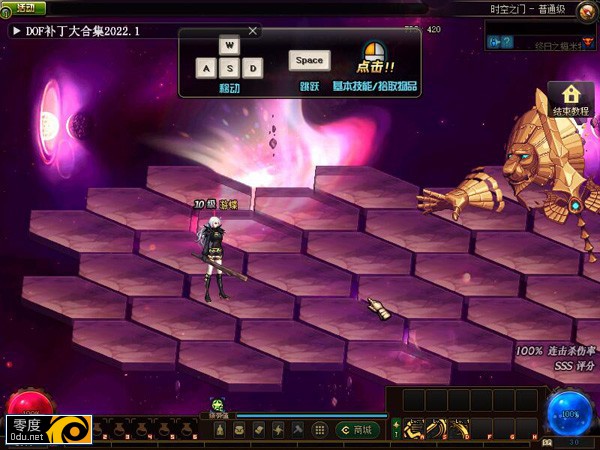The width and height of the screenshot is (600, 450).
Task: Click the lightning bolt menu icon
Action: pos(277,429)
